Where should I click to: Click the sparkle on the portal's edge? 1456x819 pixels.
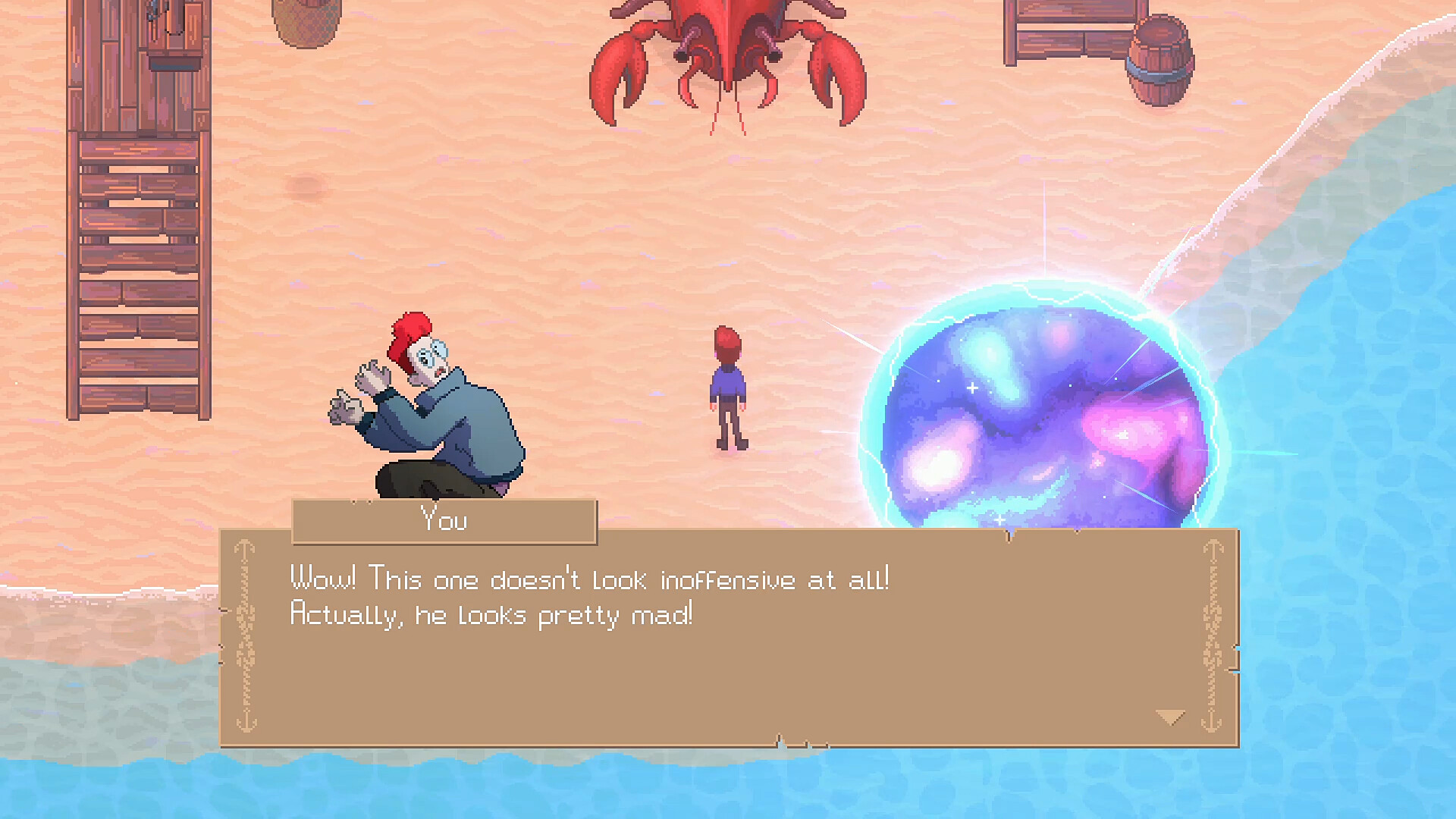tap(973, 388)
